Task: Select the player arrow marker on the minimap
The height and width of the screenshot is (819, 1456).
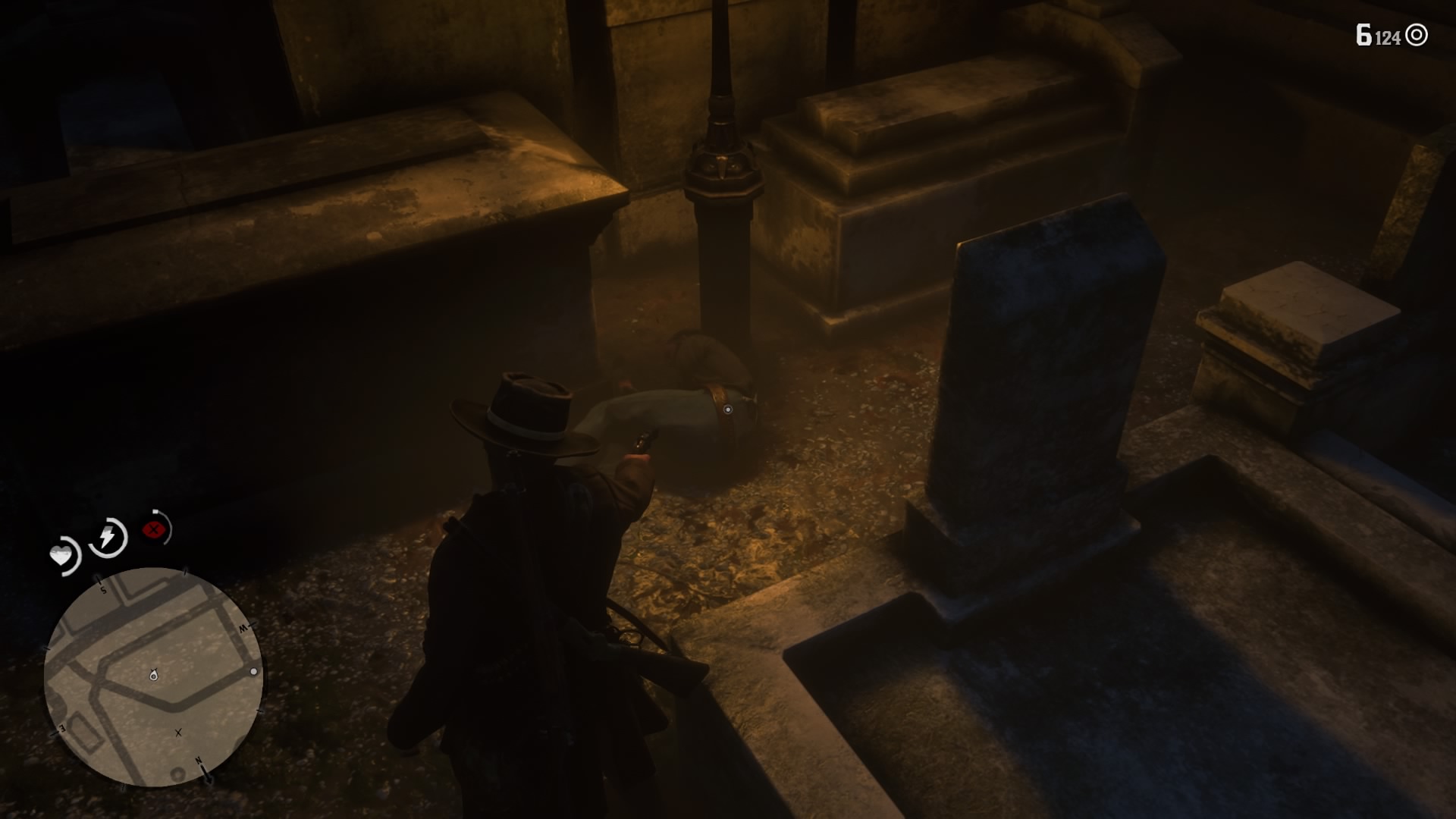Action: point(153,675)
